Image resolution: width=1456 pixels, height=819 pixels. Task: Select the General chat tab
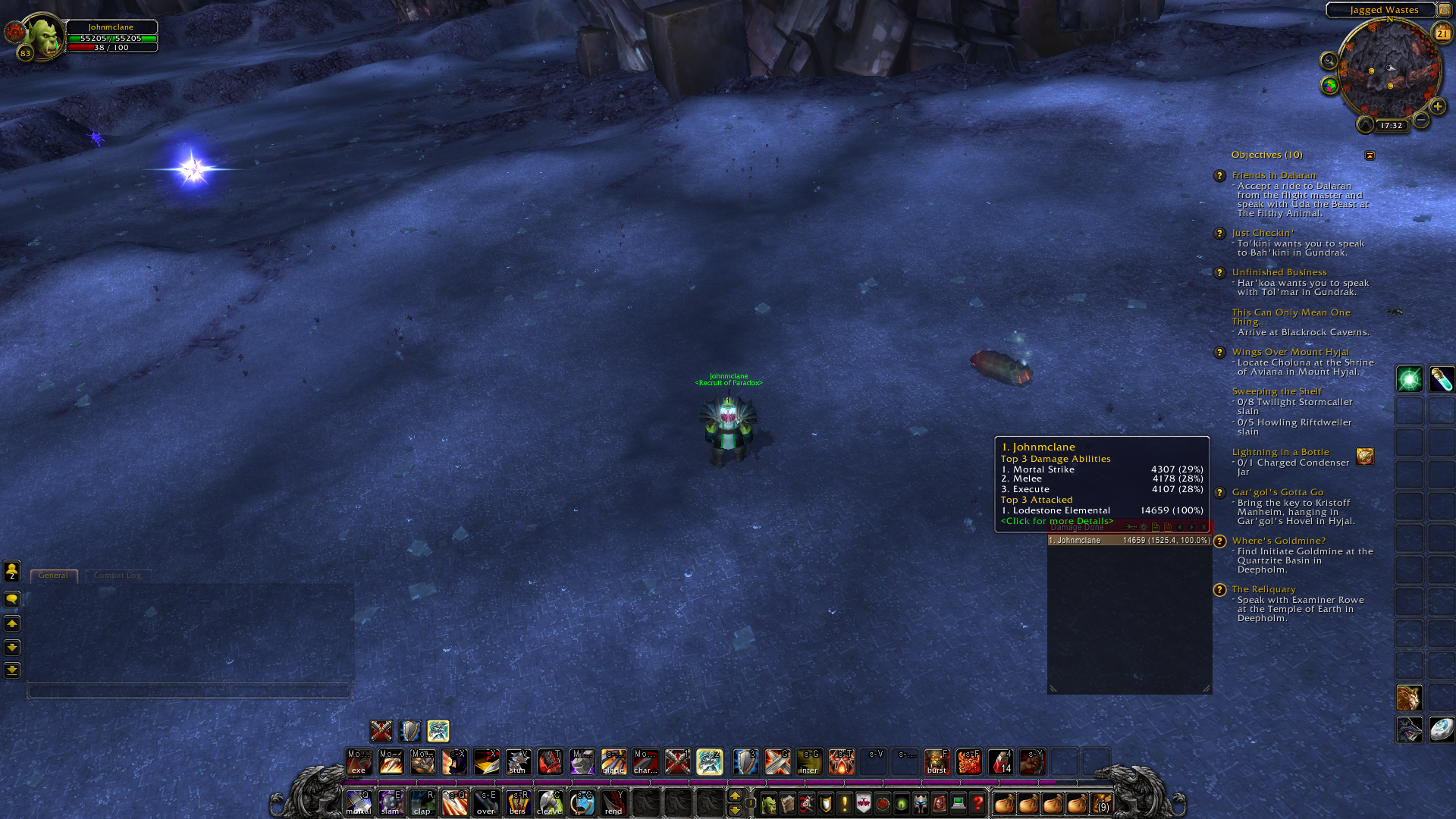(x=53, y=576)
